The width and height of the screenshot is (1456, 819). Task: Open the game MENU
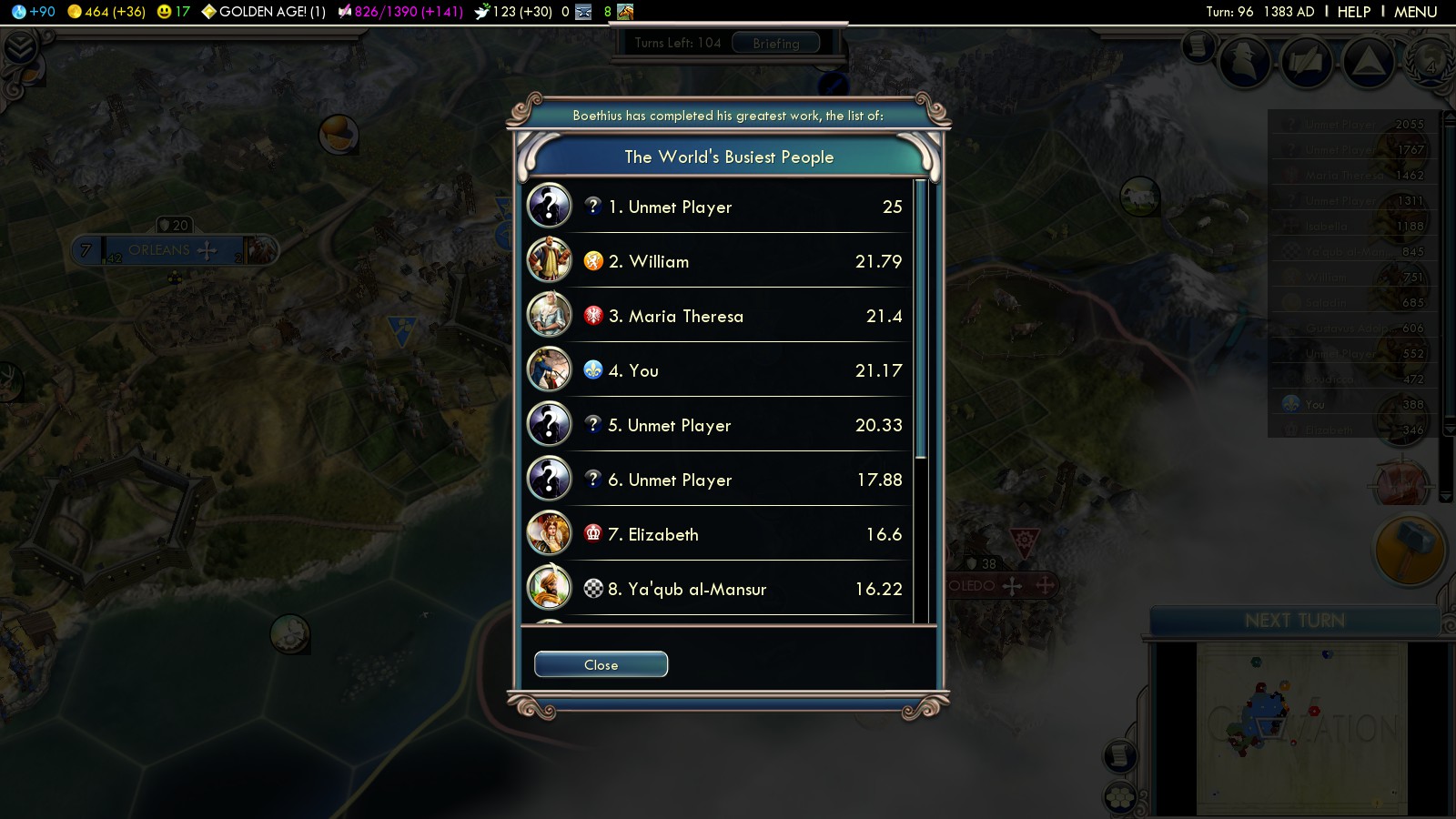pyautogui.click(x=1415, y=12)
